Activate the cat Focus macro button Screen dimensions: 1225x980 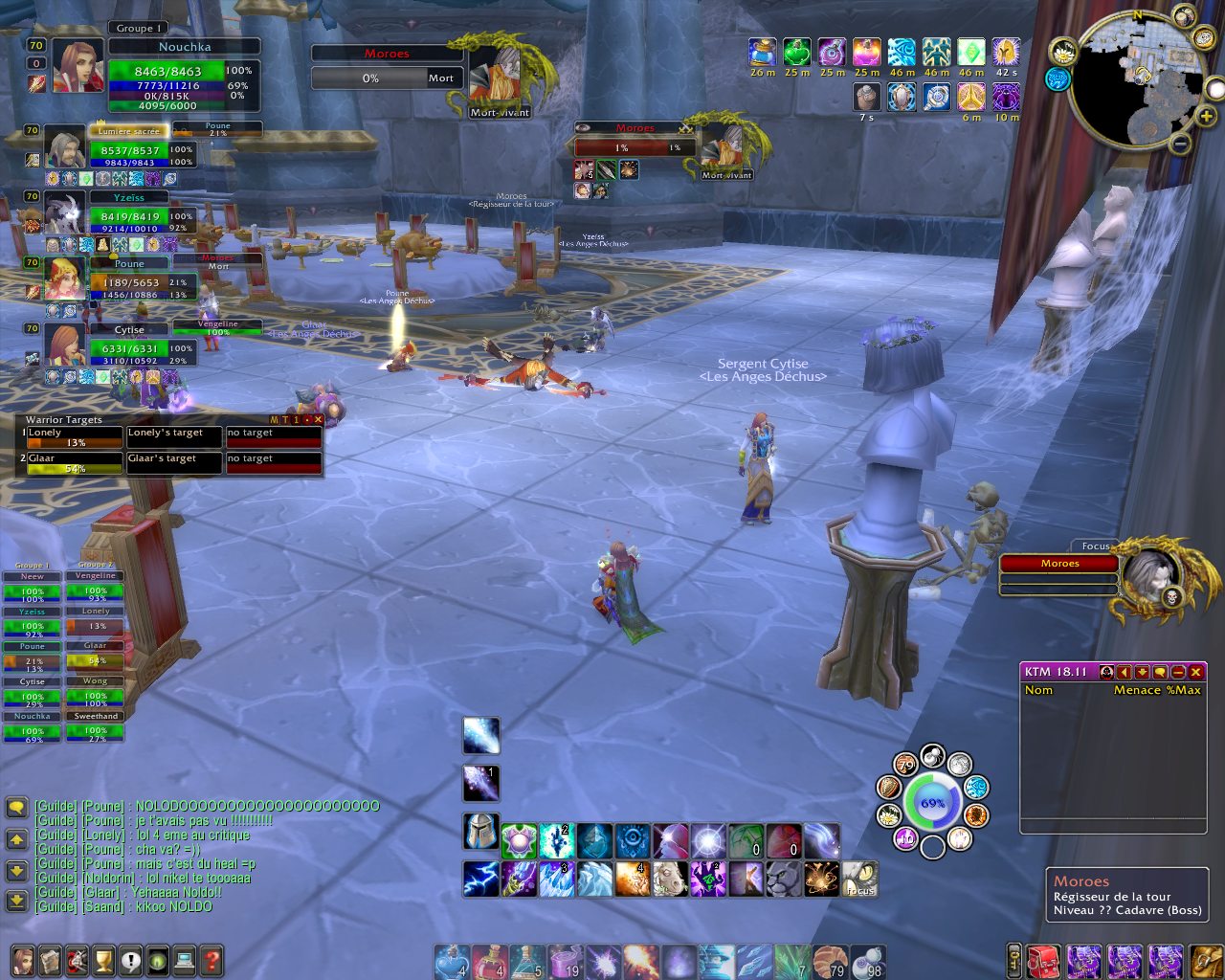(x=859, y=879)
